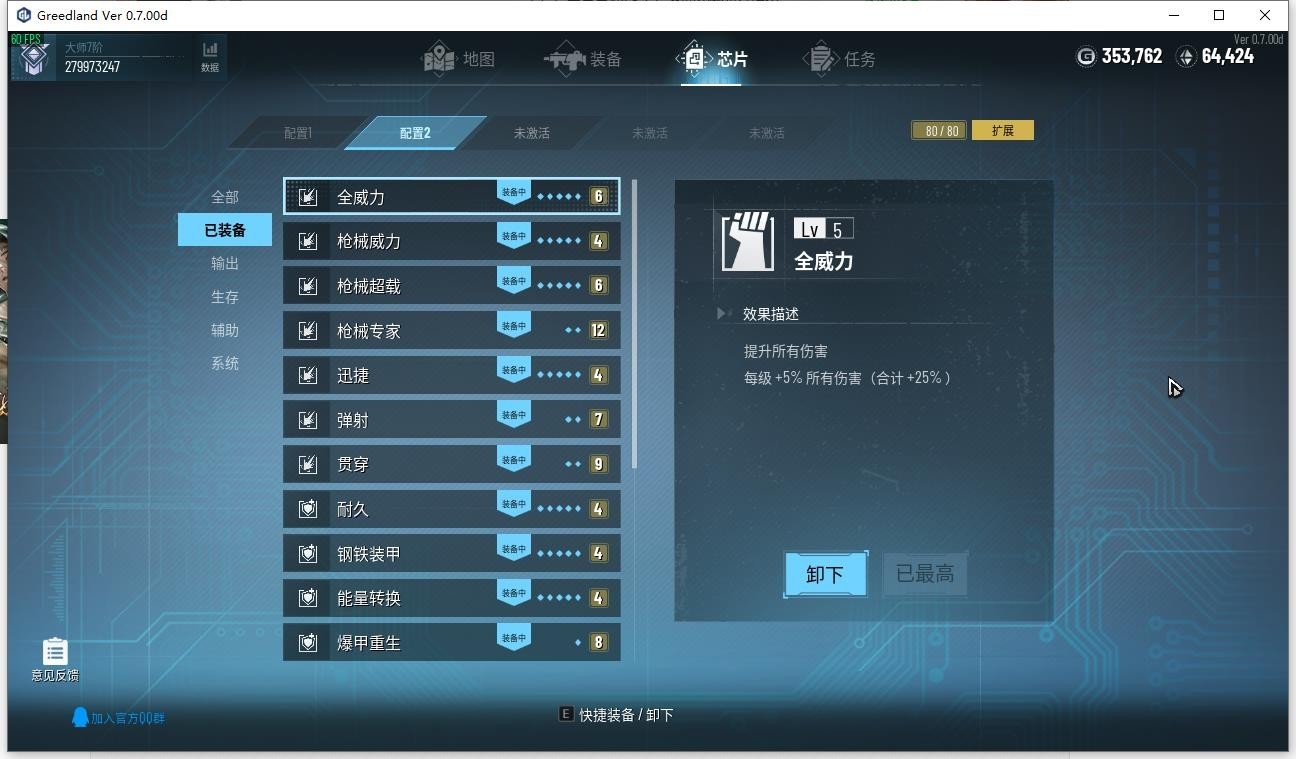
Task: Toggle 装备中 status on 钢铁装甲 chip
Action: pyautogui.click(x=513, y=547)
